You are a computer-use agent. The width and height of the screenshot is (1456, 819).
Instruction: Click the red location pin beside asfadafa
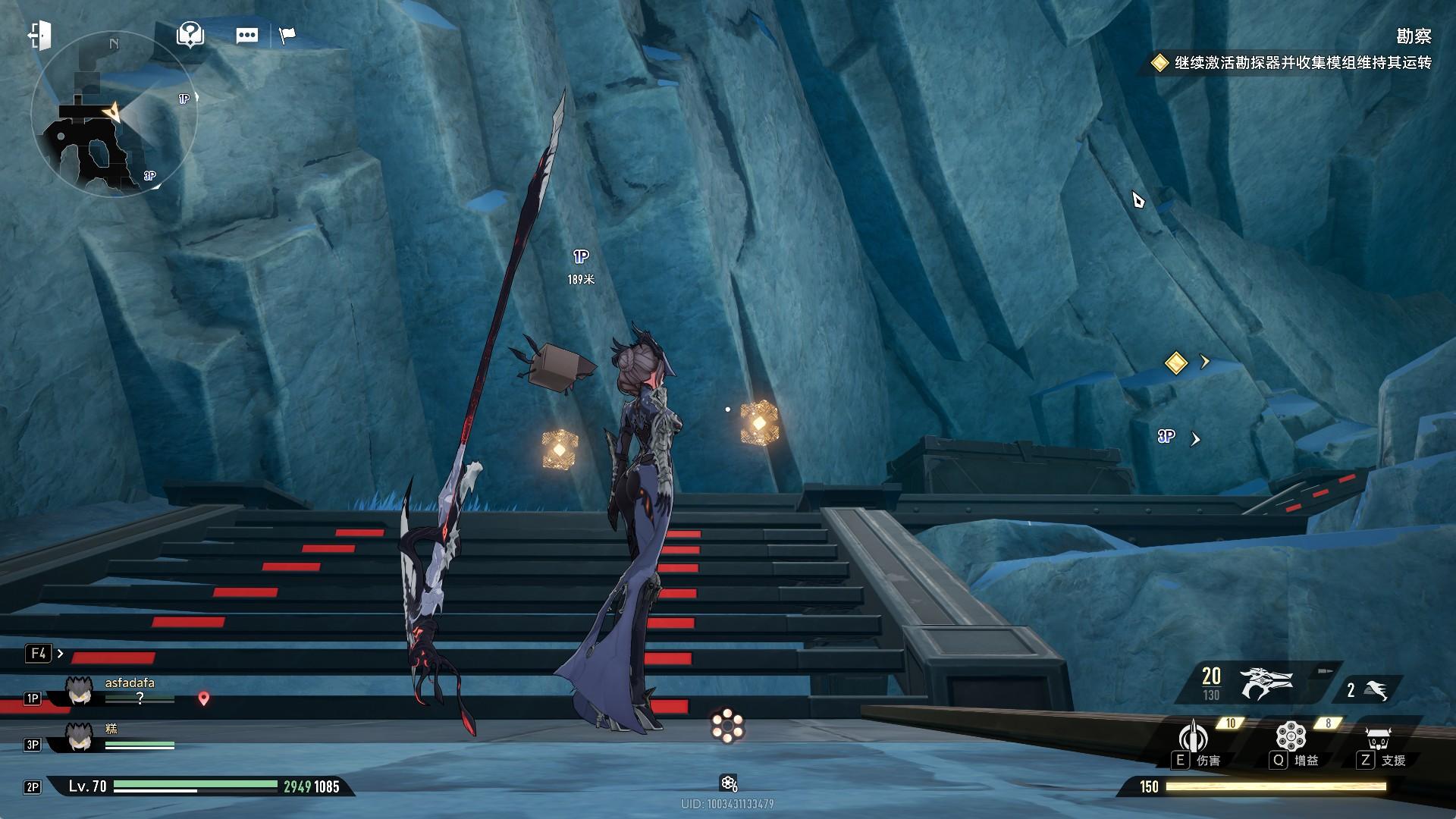(x=203, y=698)
